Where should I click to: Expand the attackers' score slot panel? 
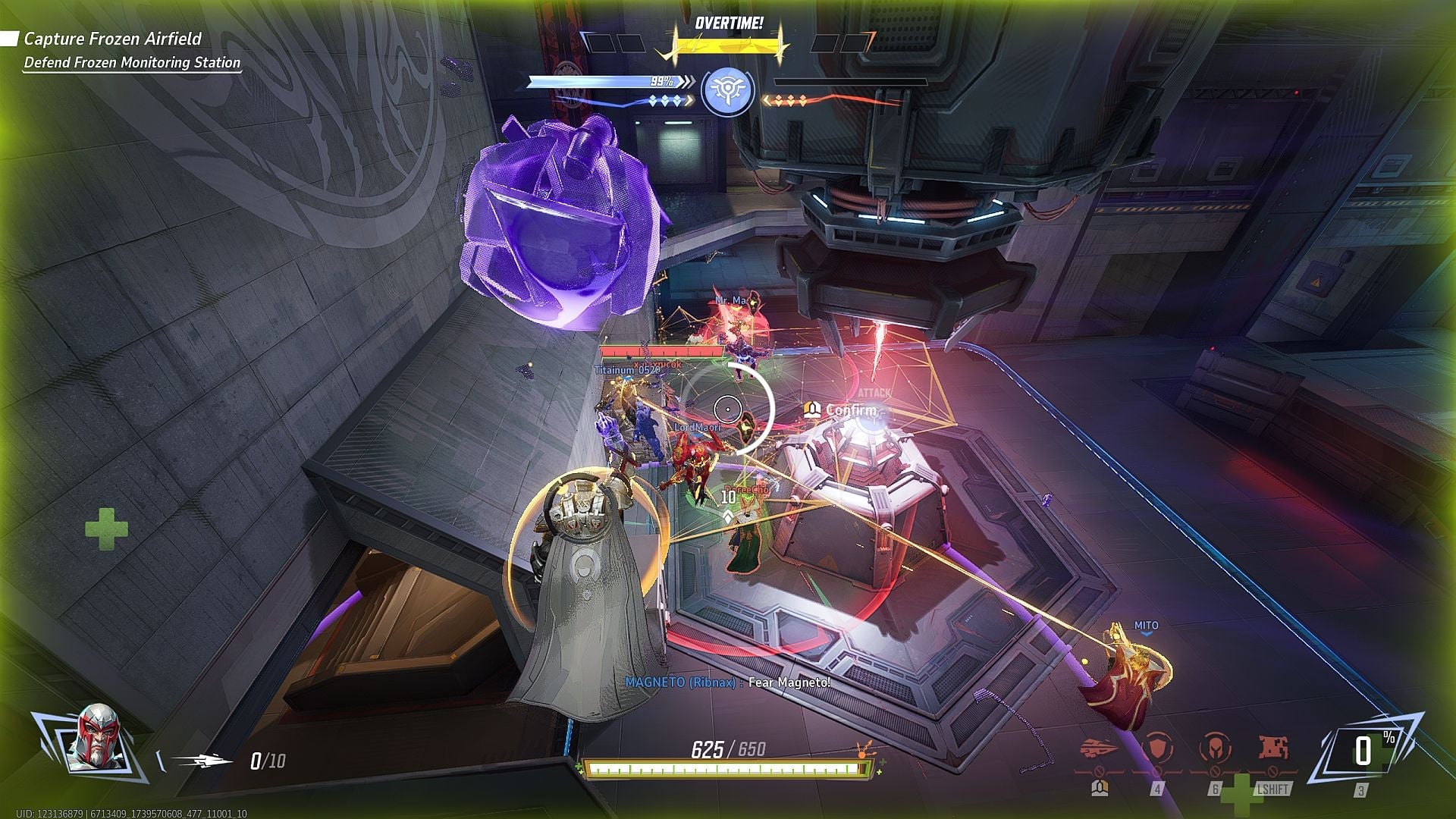(614, 44)
